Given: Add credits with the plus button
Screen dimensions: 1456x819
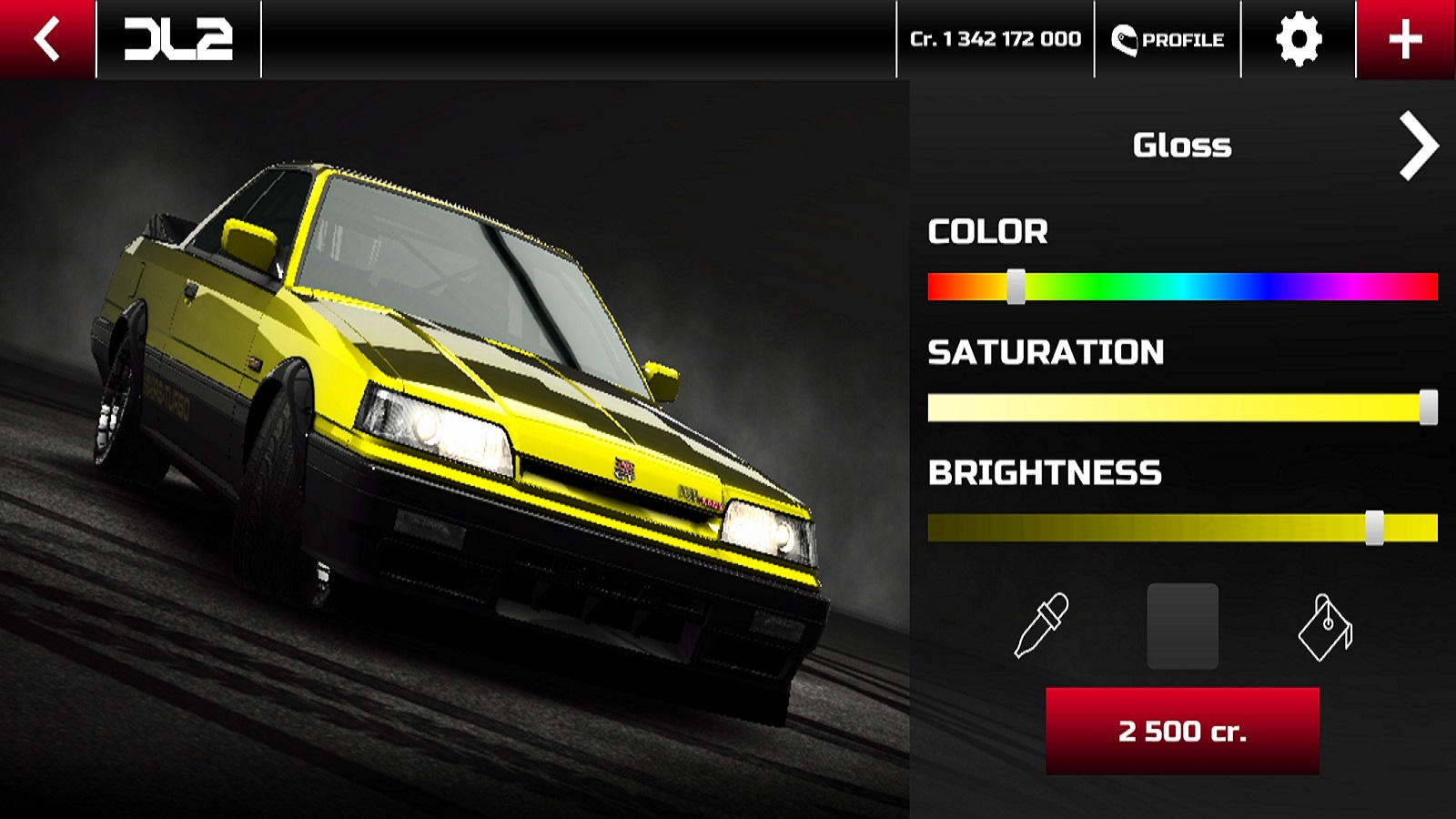Looking at the screenshot, I should (x=1405, y=39).
